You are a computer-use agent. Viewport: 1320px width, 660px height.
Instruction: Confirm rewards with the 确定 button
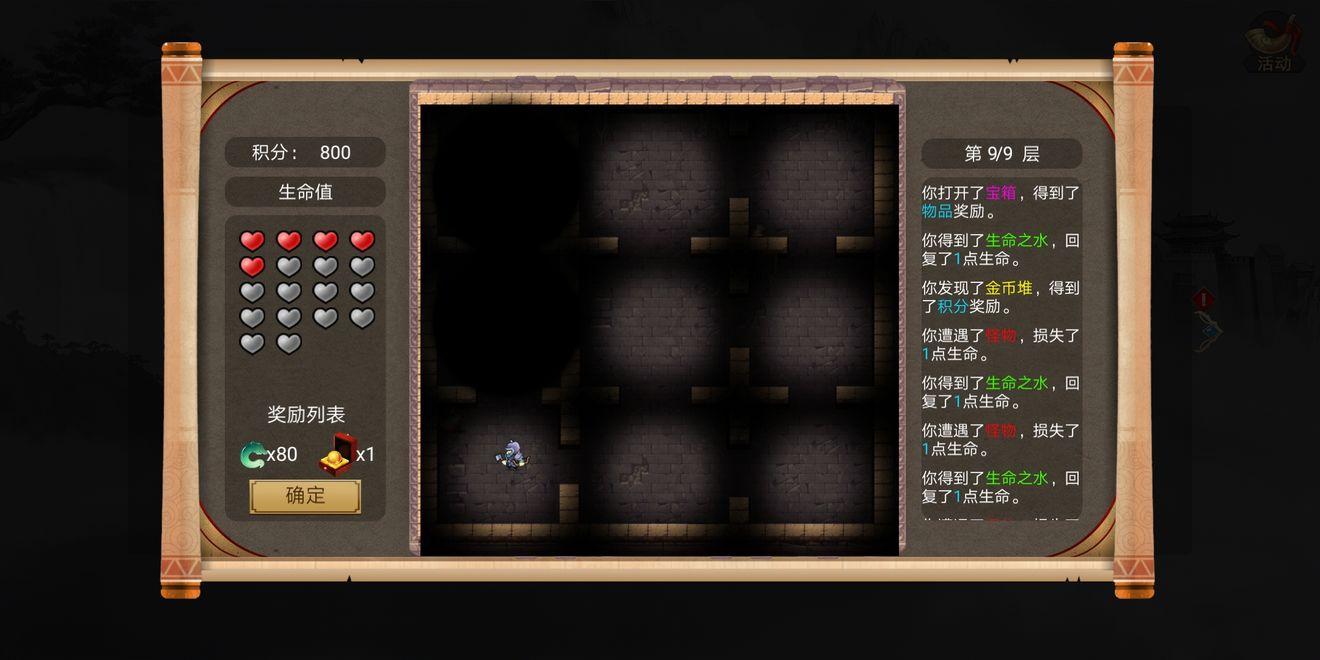point(305,496)
